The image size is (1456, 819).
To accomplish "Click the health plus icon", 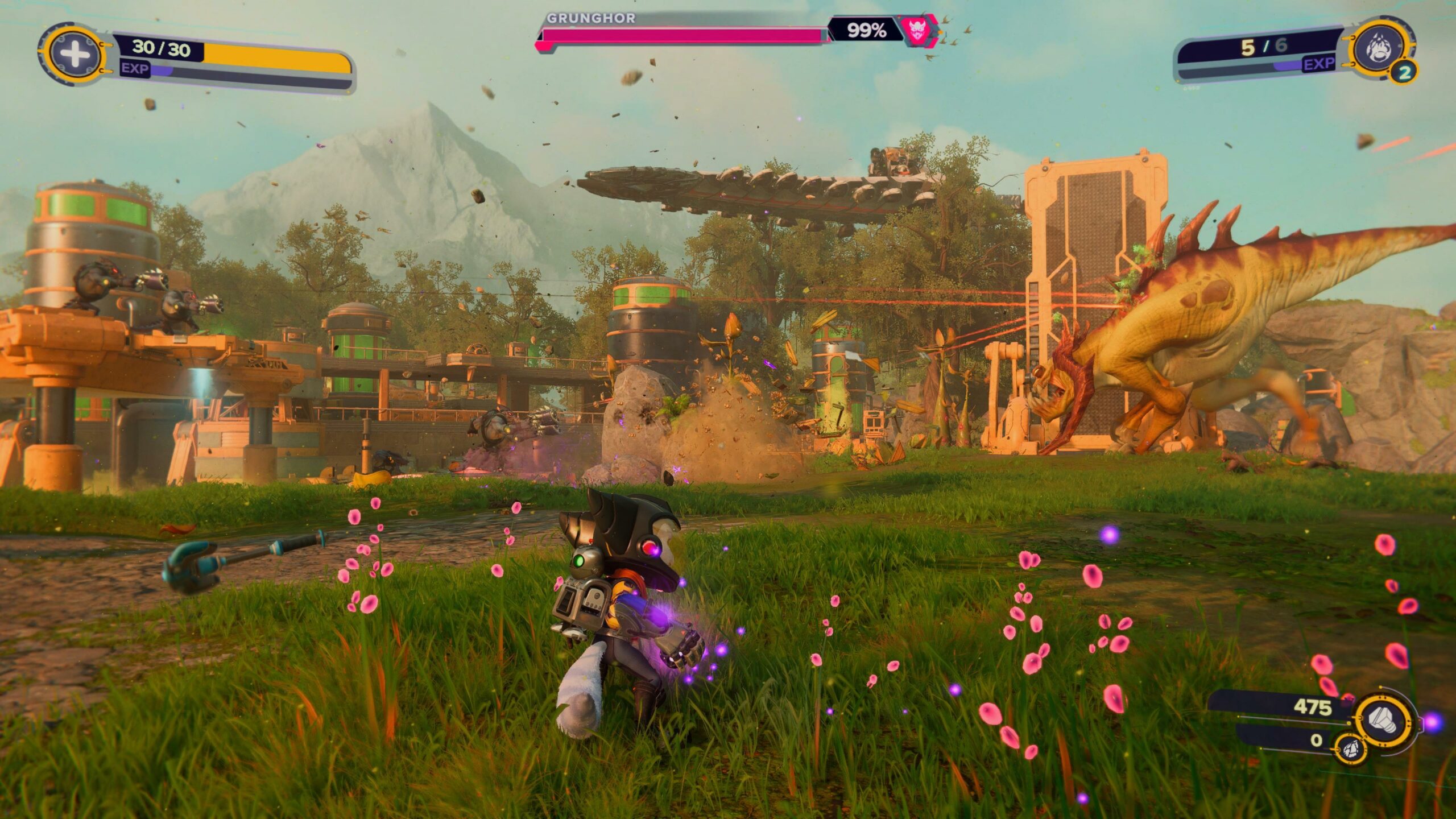I will (75, 54).
